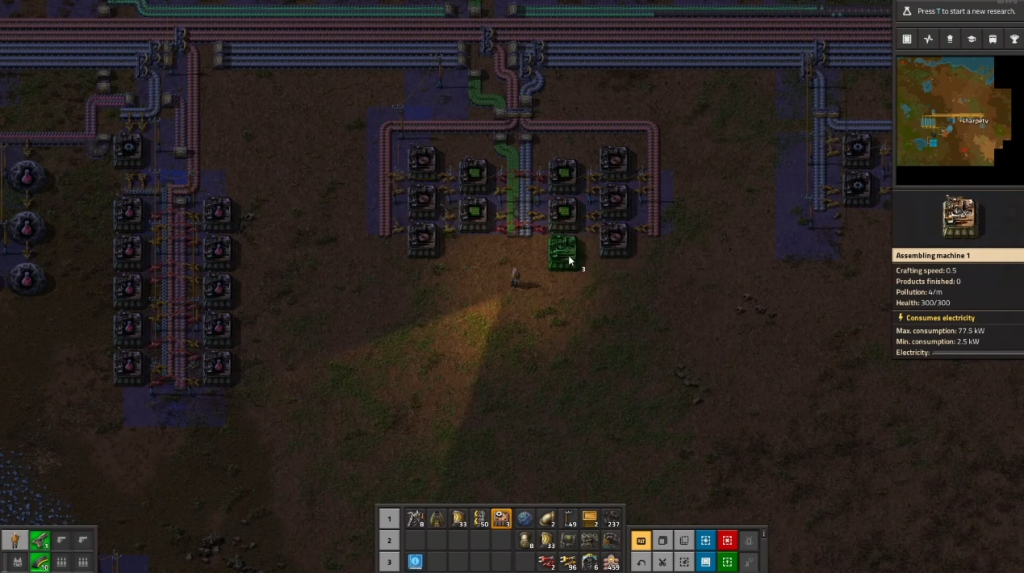Select the highlighted assembling machine hotbar slot
Screen dimensions: 1024x573
point(501,518)
